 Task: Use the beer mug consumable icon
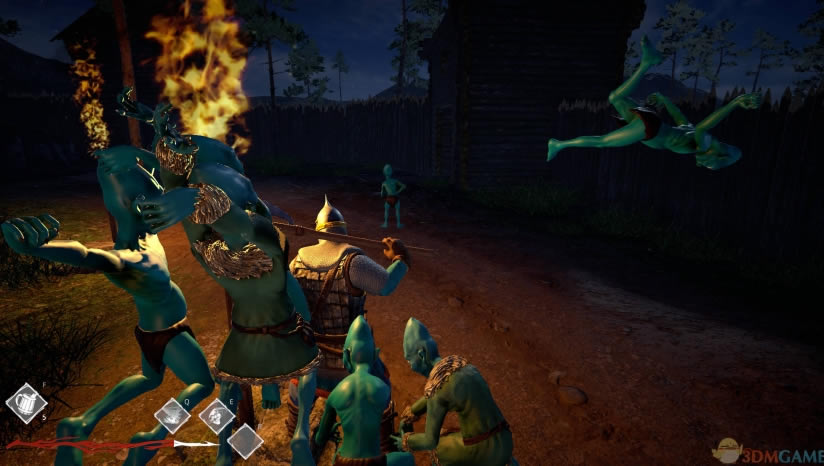pyautogui.click(x=26, y=403)
